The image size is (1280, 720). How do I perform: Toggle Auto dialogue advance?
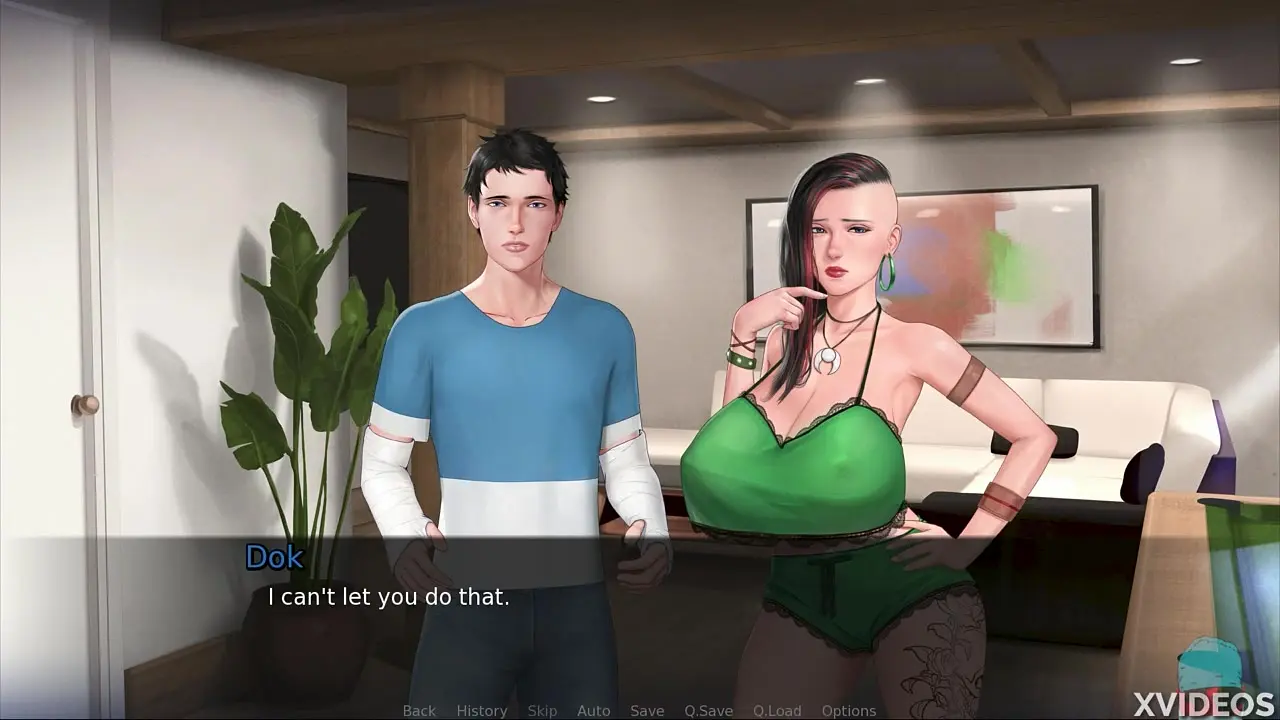(593, 711)
